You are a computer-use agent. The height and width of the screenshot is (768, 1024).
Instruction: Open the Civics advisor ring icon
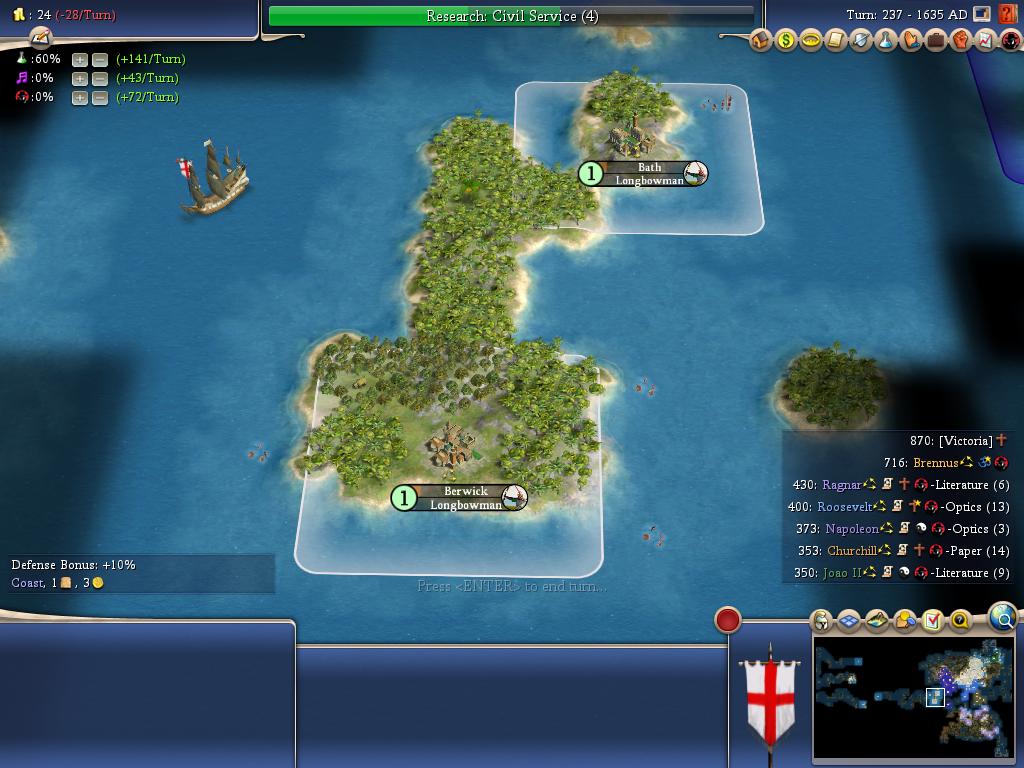pyautogui.click(x=811, y=41)
